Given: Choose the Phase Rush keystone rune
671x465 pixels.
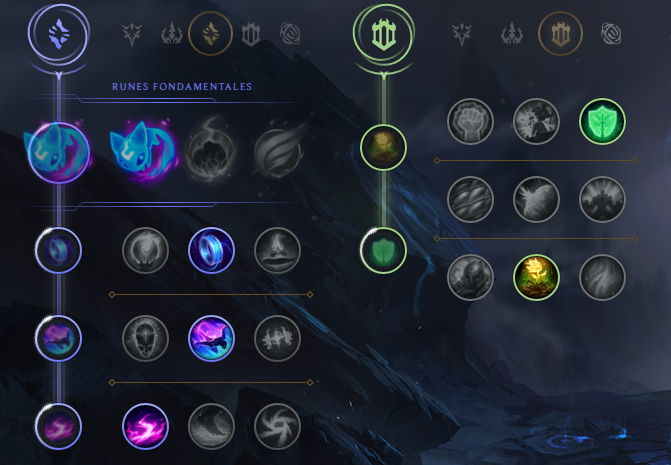Looking at the screenshot, I should coord(275,153).
